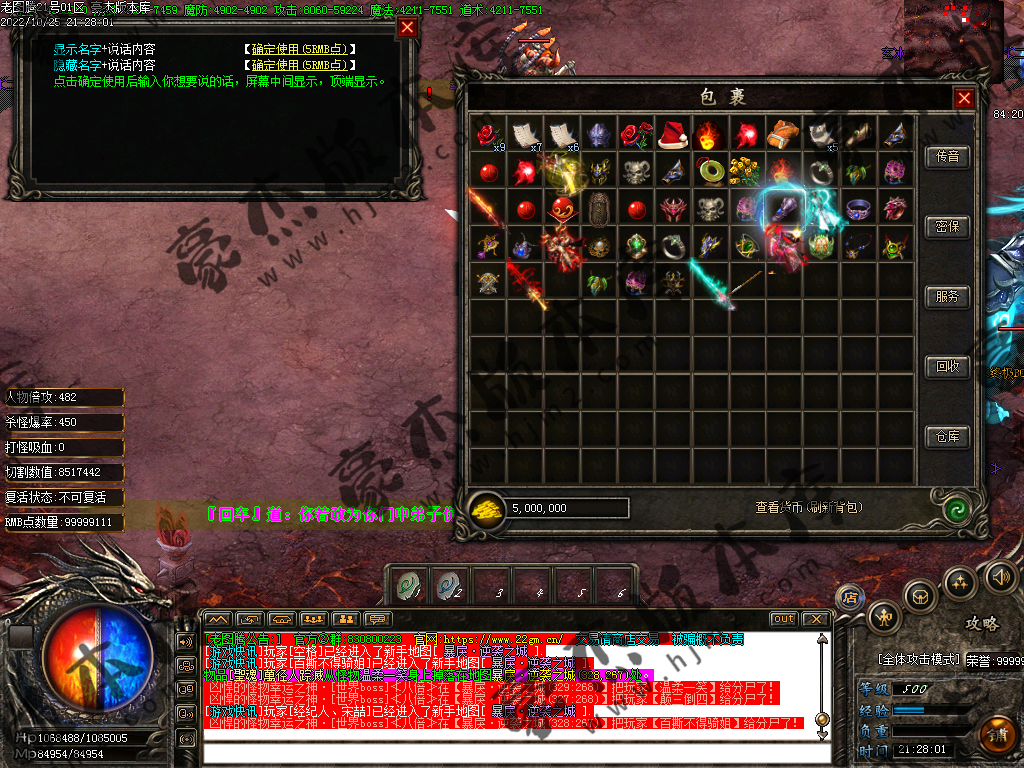This screenshot has height=768, width=1024.
Task: Click the 密保 security button
Action: [946, 227]
